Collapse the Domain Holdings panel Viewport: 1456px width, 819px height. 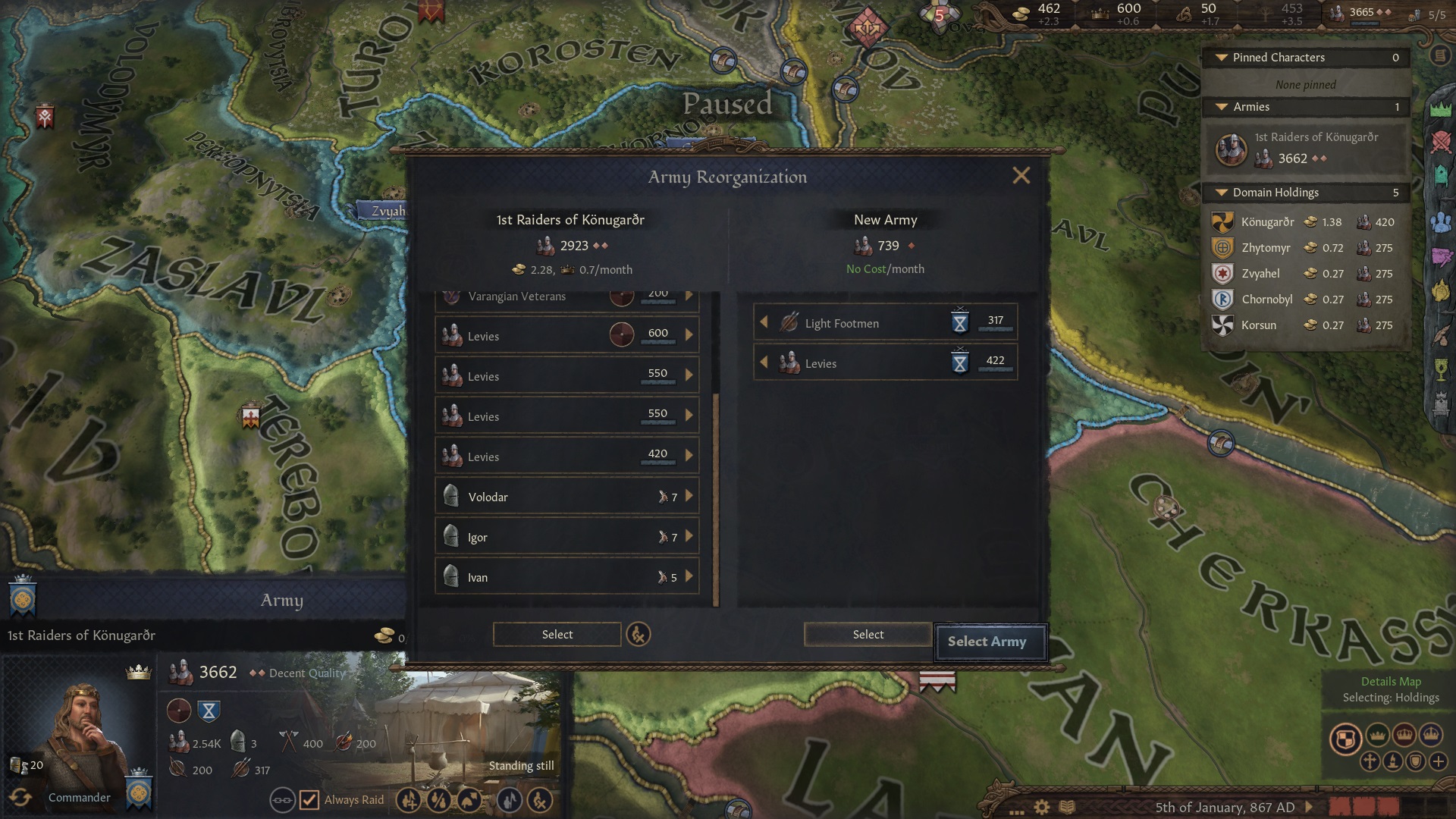coord(1222,193)
